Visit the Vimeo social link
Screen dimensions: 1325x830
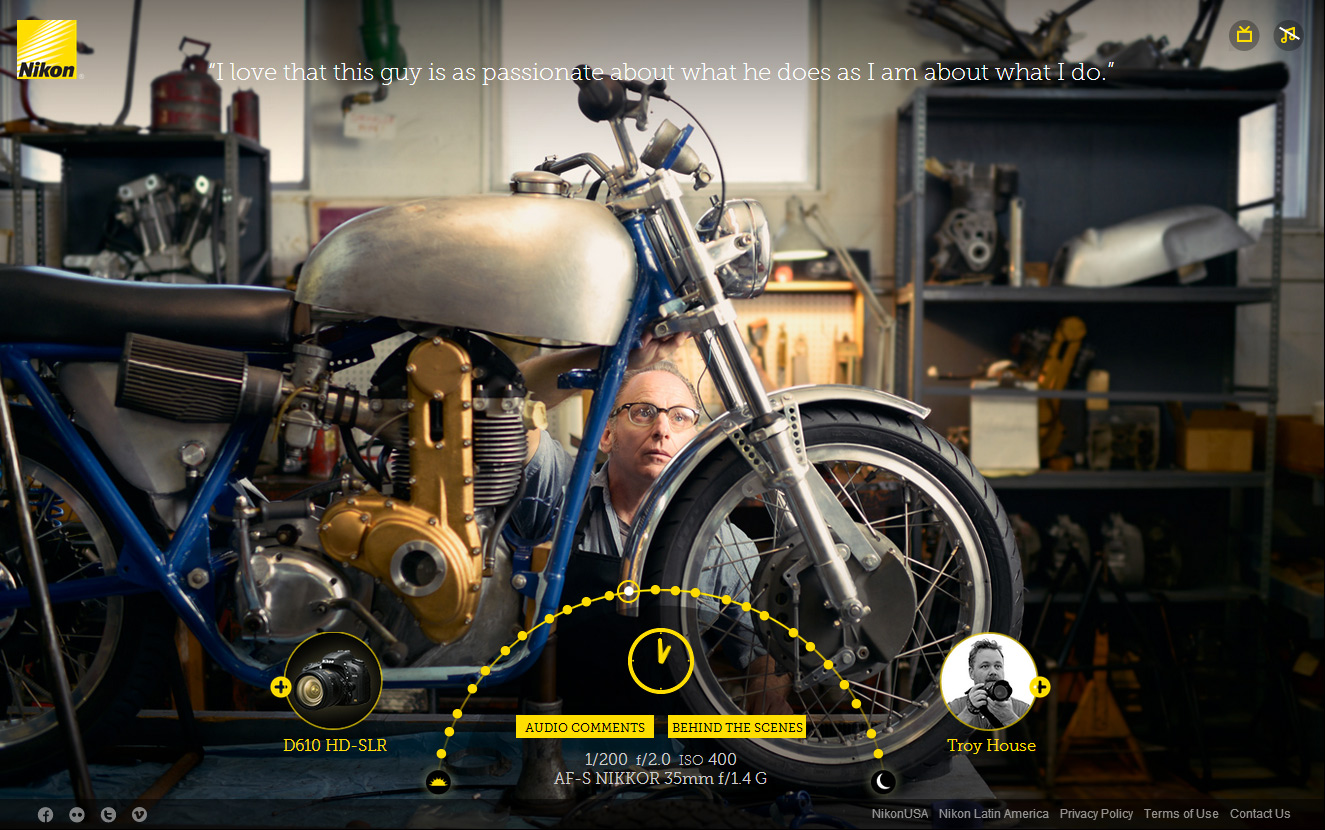(139, 814)
